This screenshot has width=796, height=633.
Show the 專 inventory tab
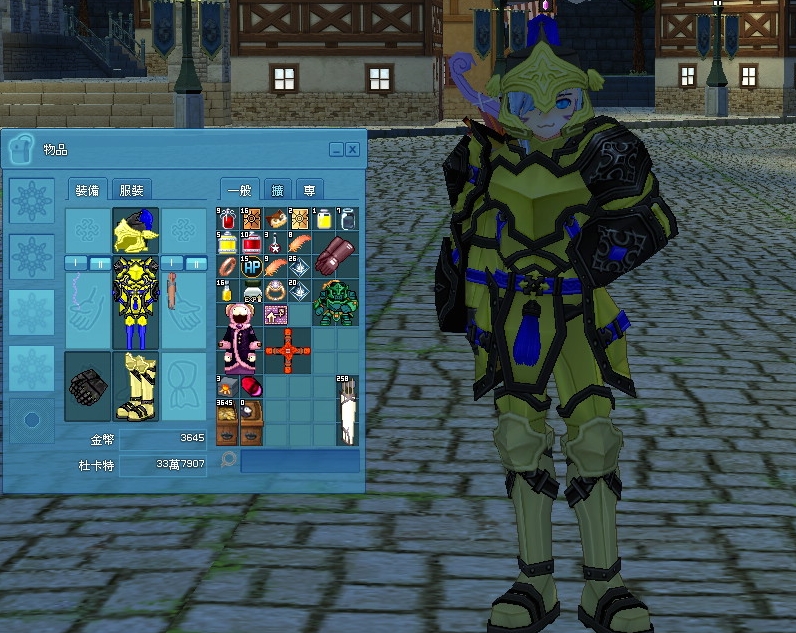coord(310,190)
